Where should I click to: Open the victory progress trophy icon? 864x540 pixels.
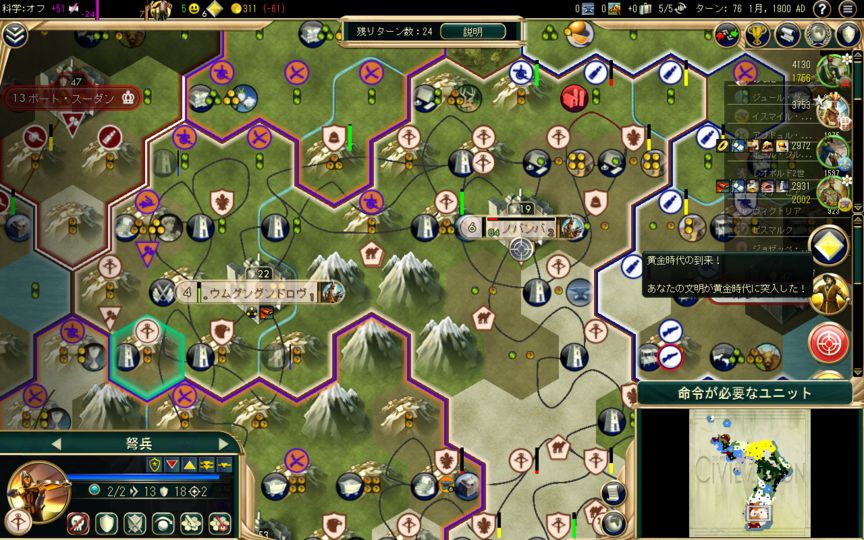pyautogui.click(x=759, y=35)
